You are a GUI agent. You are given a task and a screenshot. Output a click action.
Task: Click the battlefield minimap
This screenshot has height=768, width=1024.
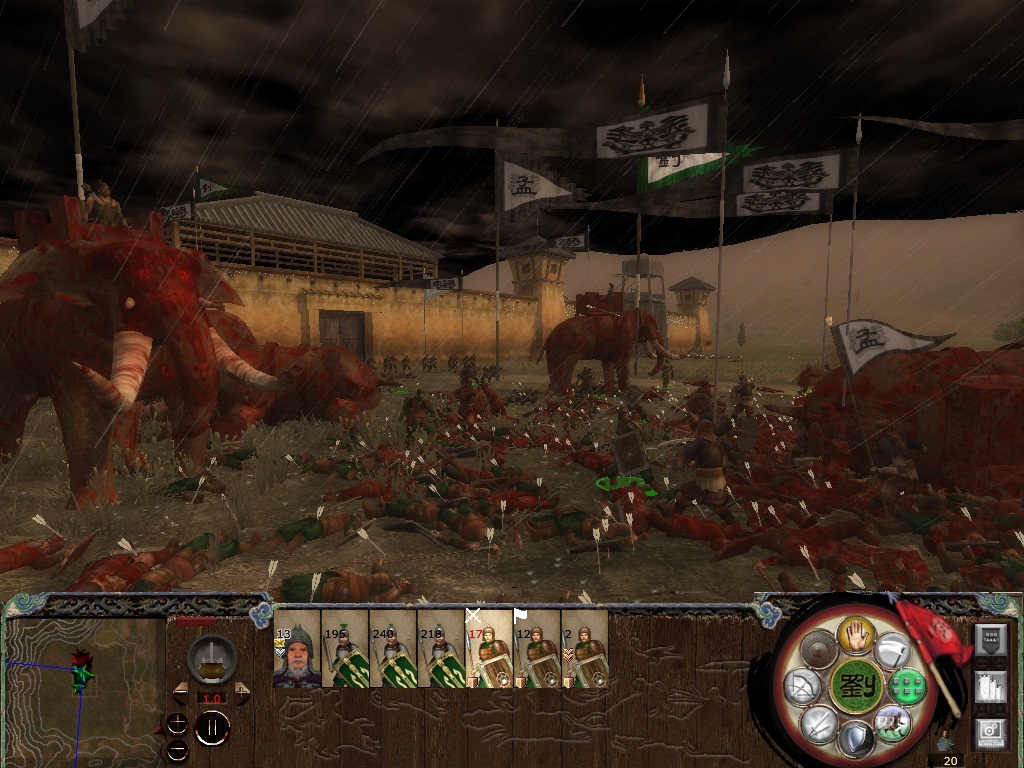point(84,688)
